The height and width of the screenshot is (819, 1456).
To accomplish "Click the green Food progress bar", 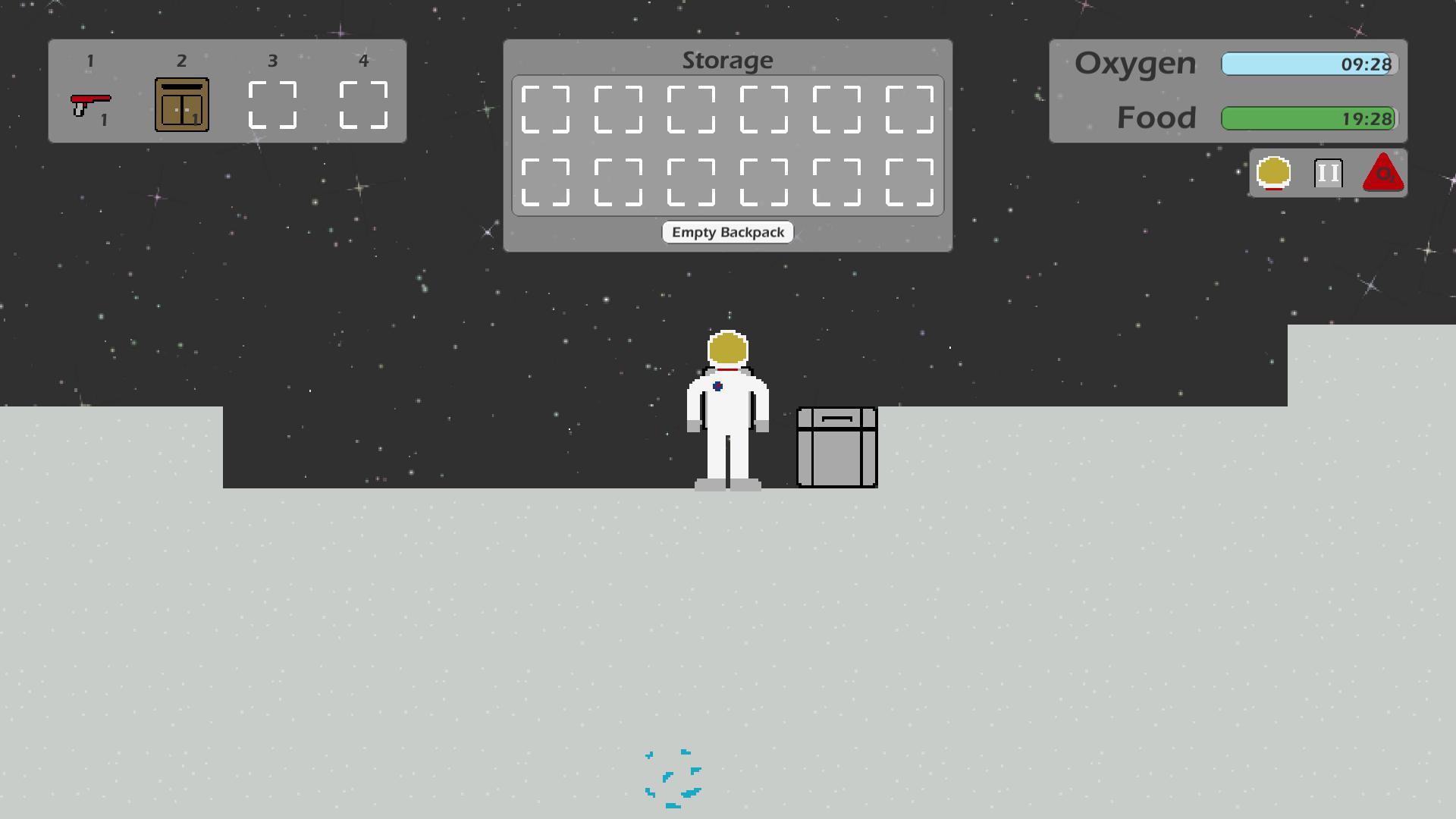I will click(1308, 118).
